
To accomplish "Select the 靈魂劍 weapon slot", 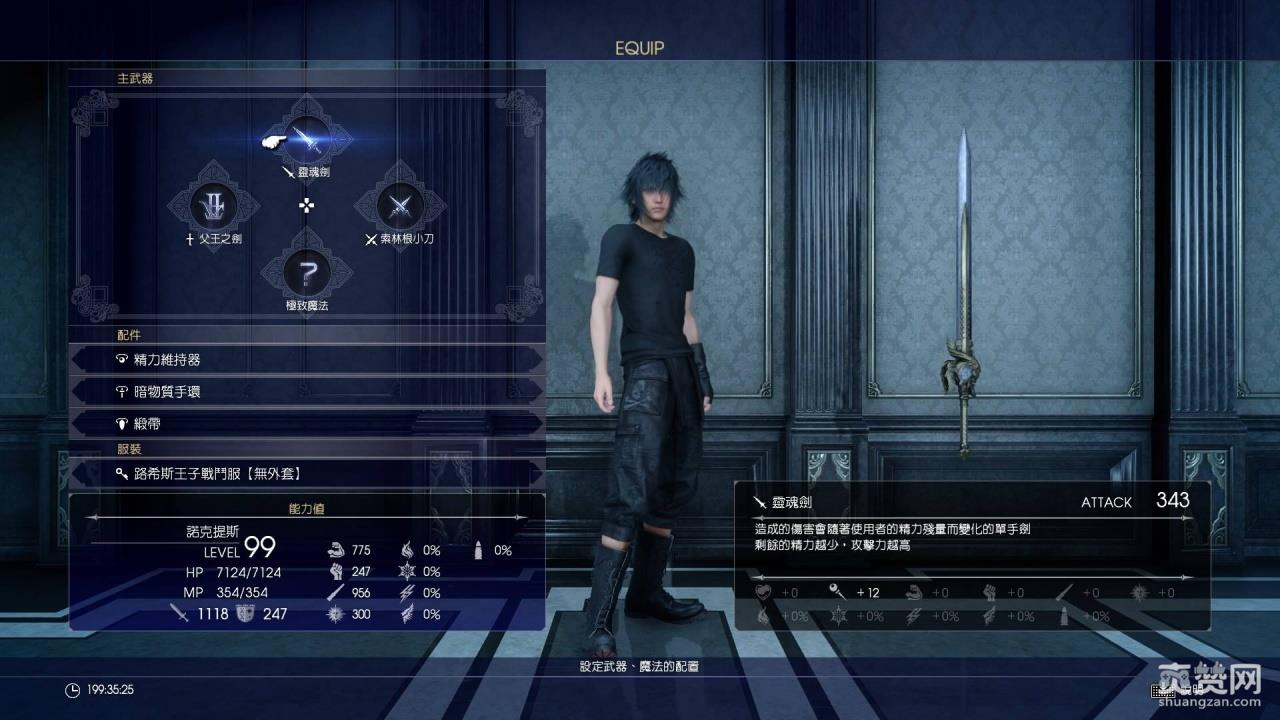I will click(307, 139).
